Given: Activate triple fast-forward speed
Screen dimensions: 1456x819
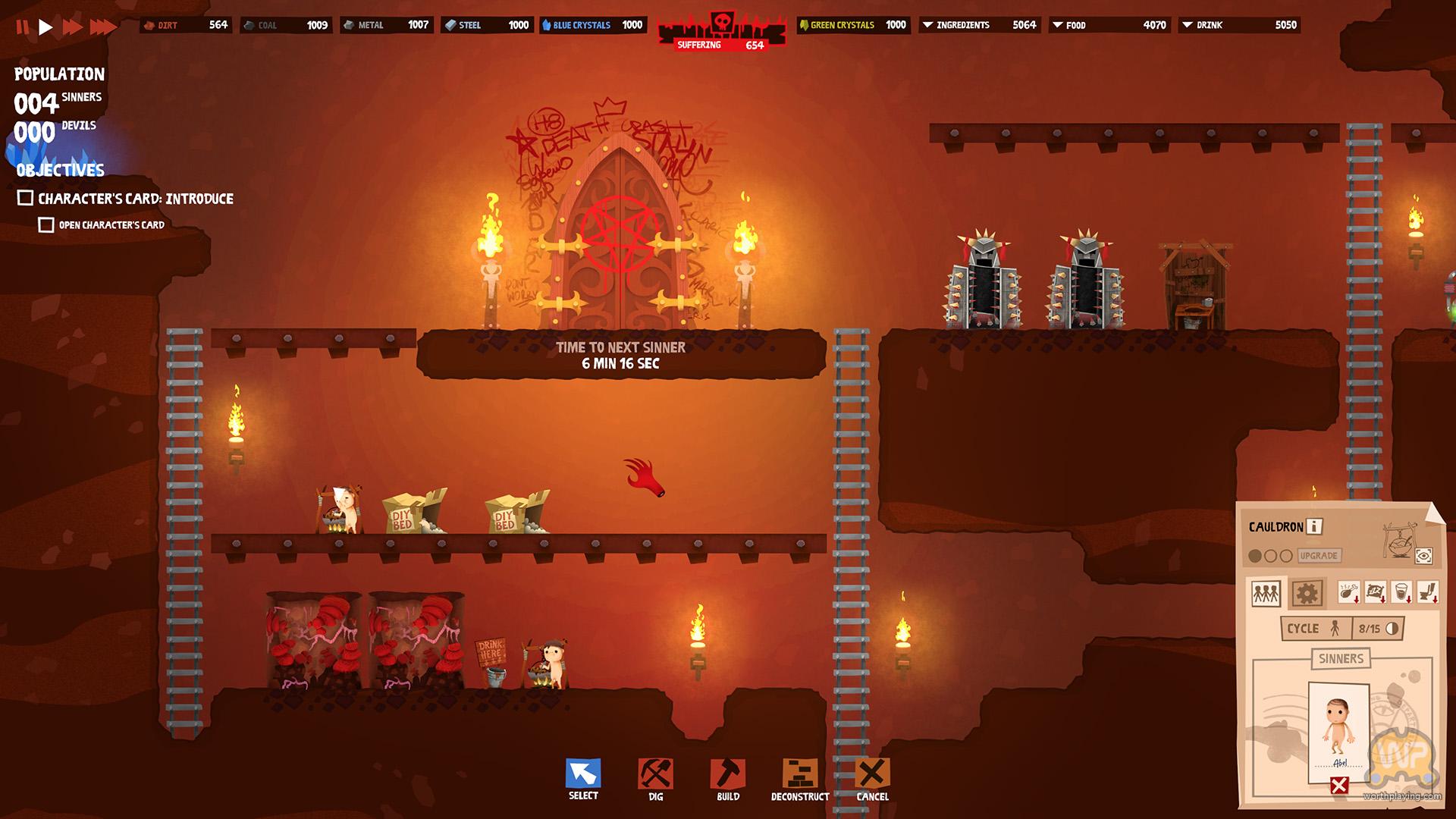Looking at the screenshot, I should pyautogui.click(x=103, y=27).
